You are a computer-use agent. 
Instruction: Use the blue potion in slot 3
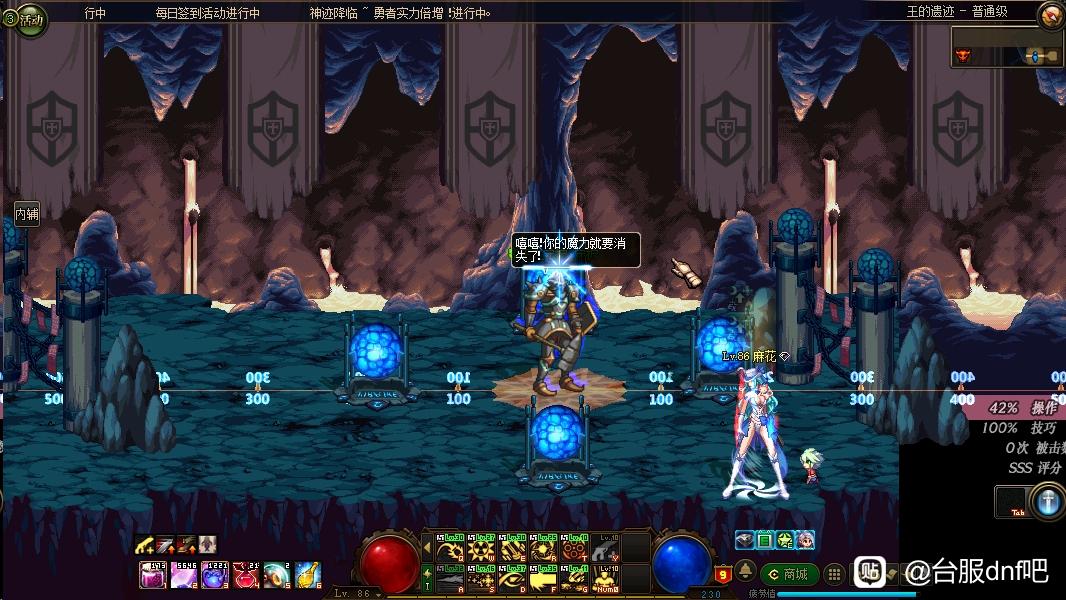215,575
